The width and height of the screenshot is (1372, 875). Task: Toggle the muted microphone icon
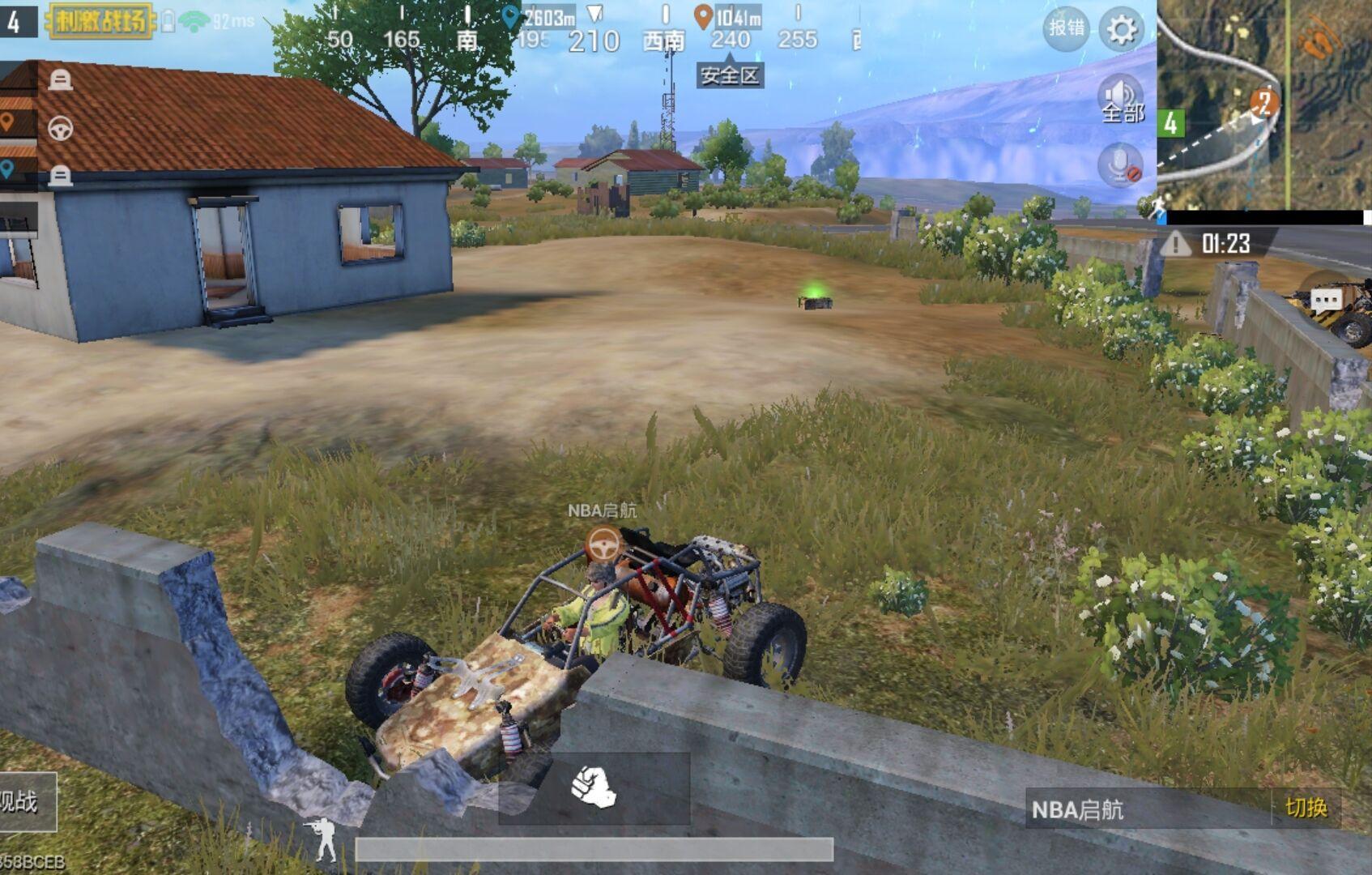coord(1121,165)
